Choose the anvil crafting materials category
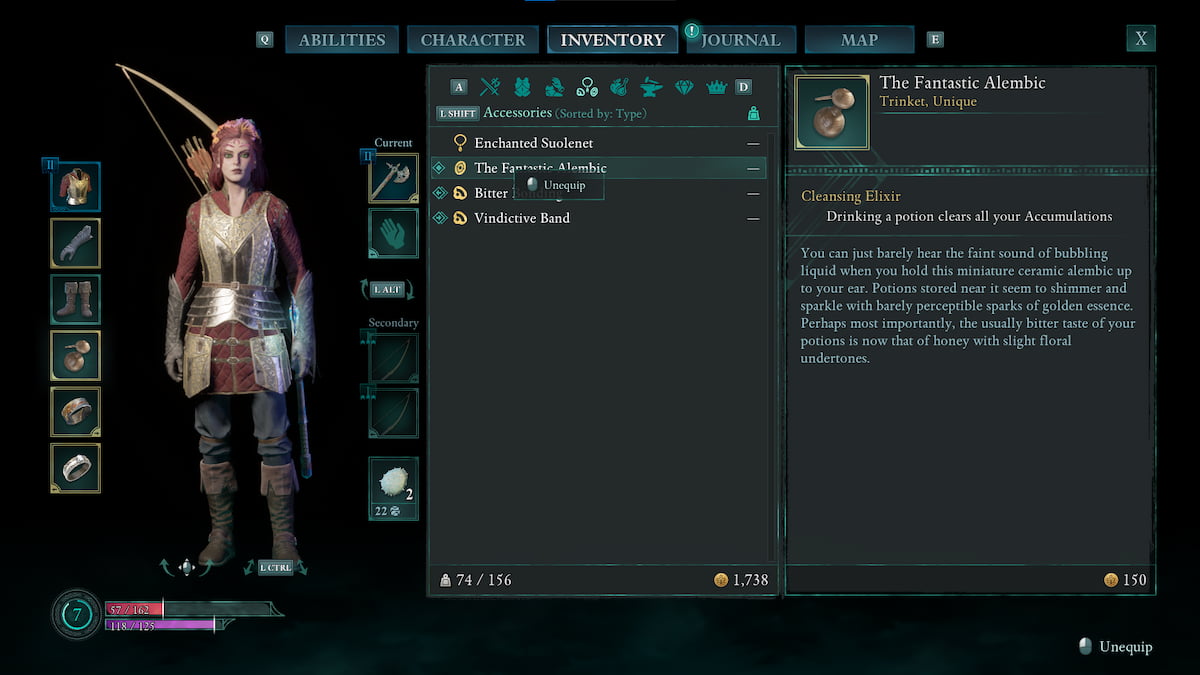This screenshot has height=675, width=1200. 651,87
